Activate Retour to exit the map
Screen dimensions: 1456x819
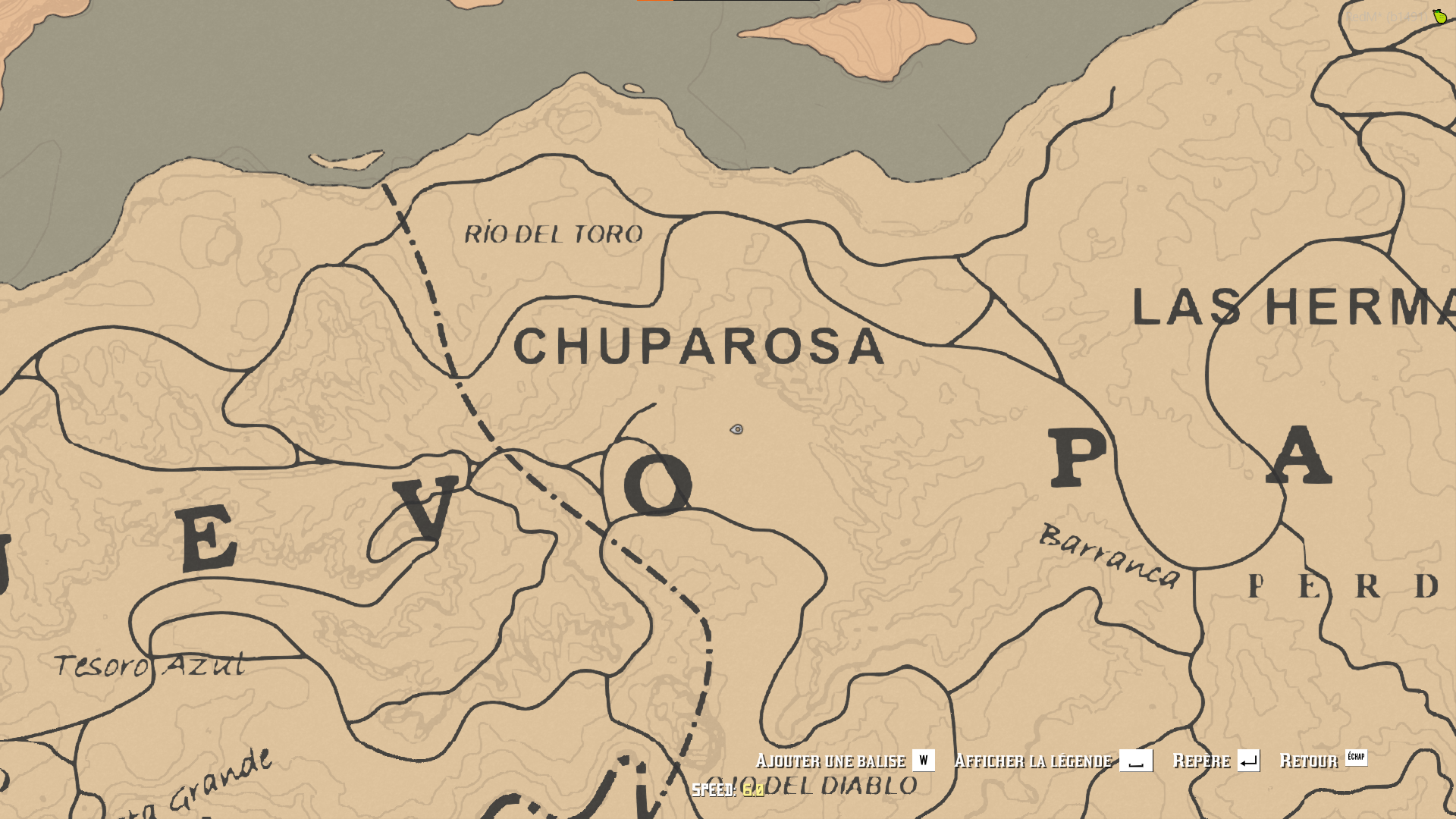[x=1308, y=759]
